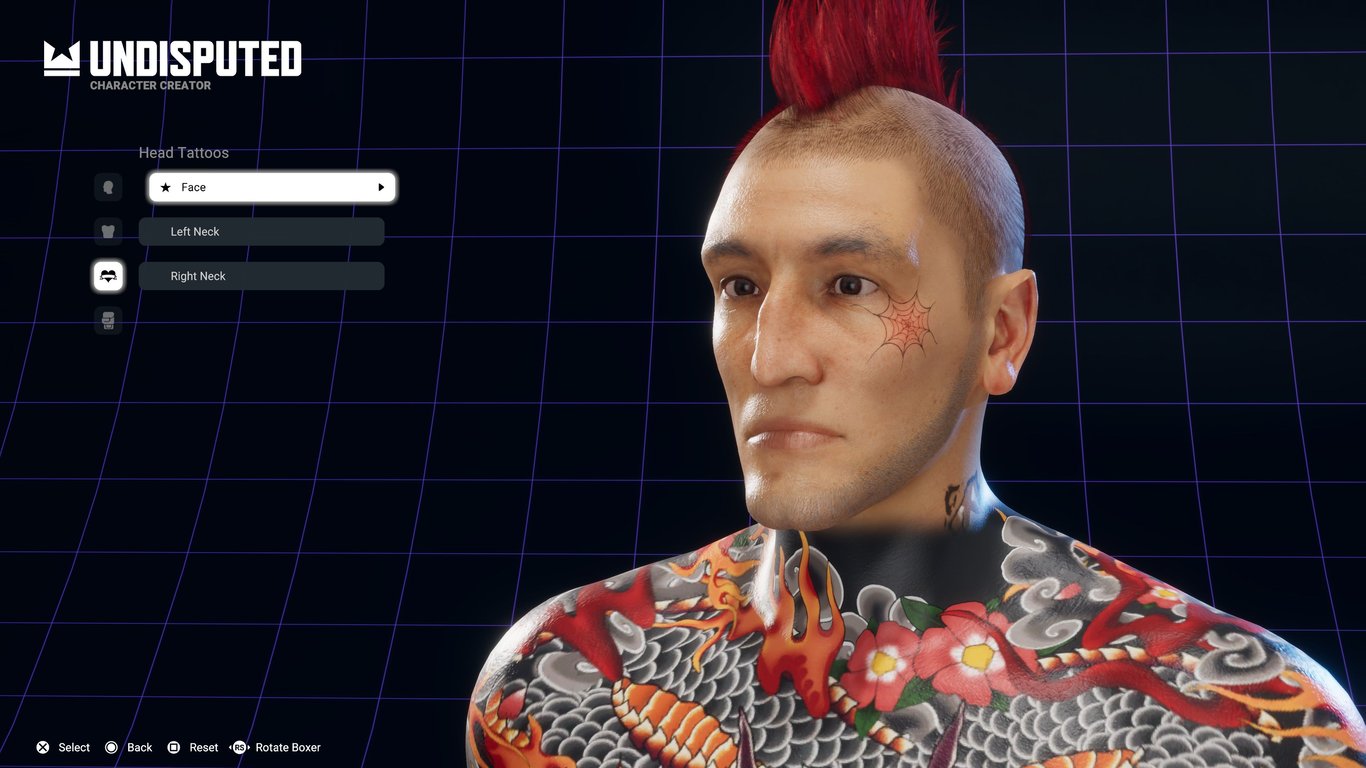Click the square Reset icon

[x=175, y=747]
